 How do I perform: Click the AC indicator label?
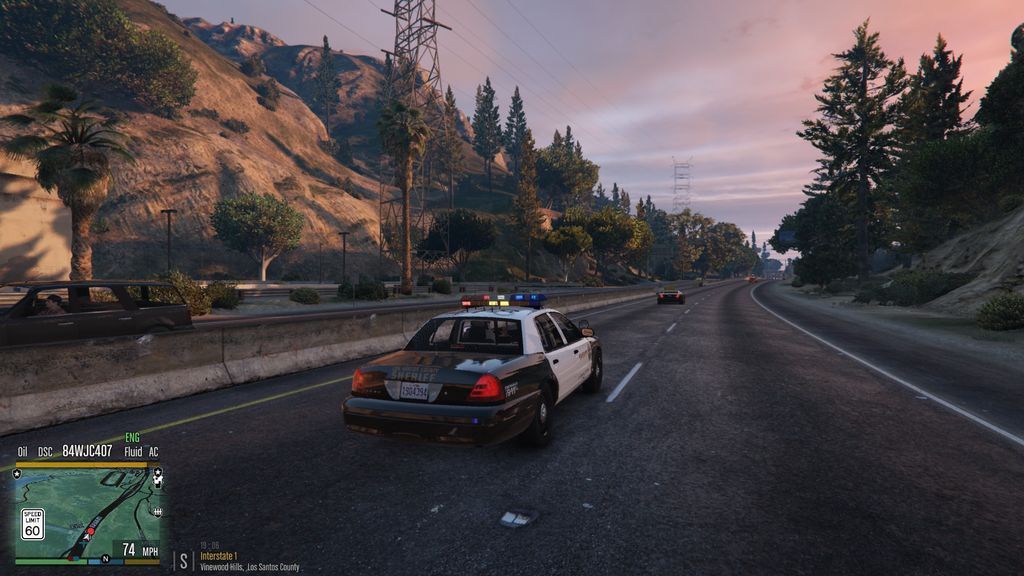click(153, 452)
